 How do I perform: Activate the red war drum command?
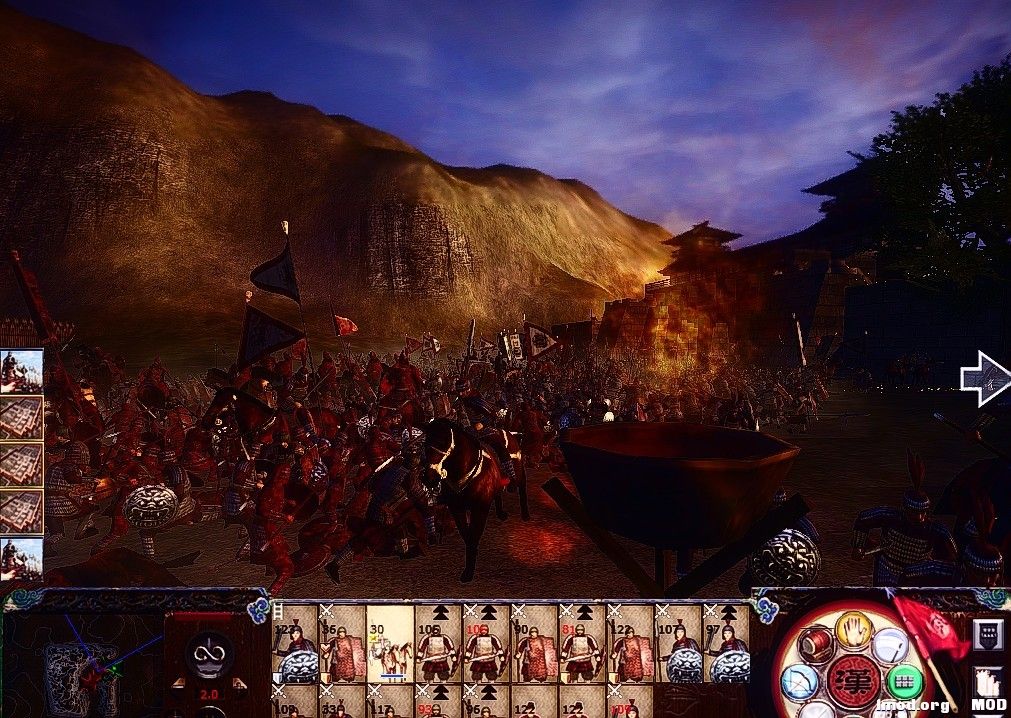click(816, 642)
